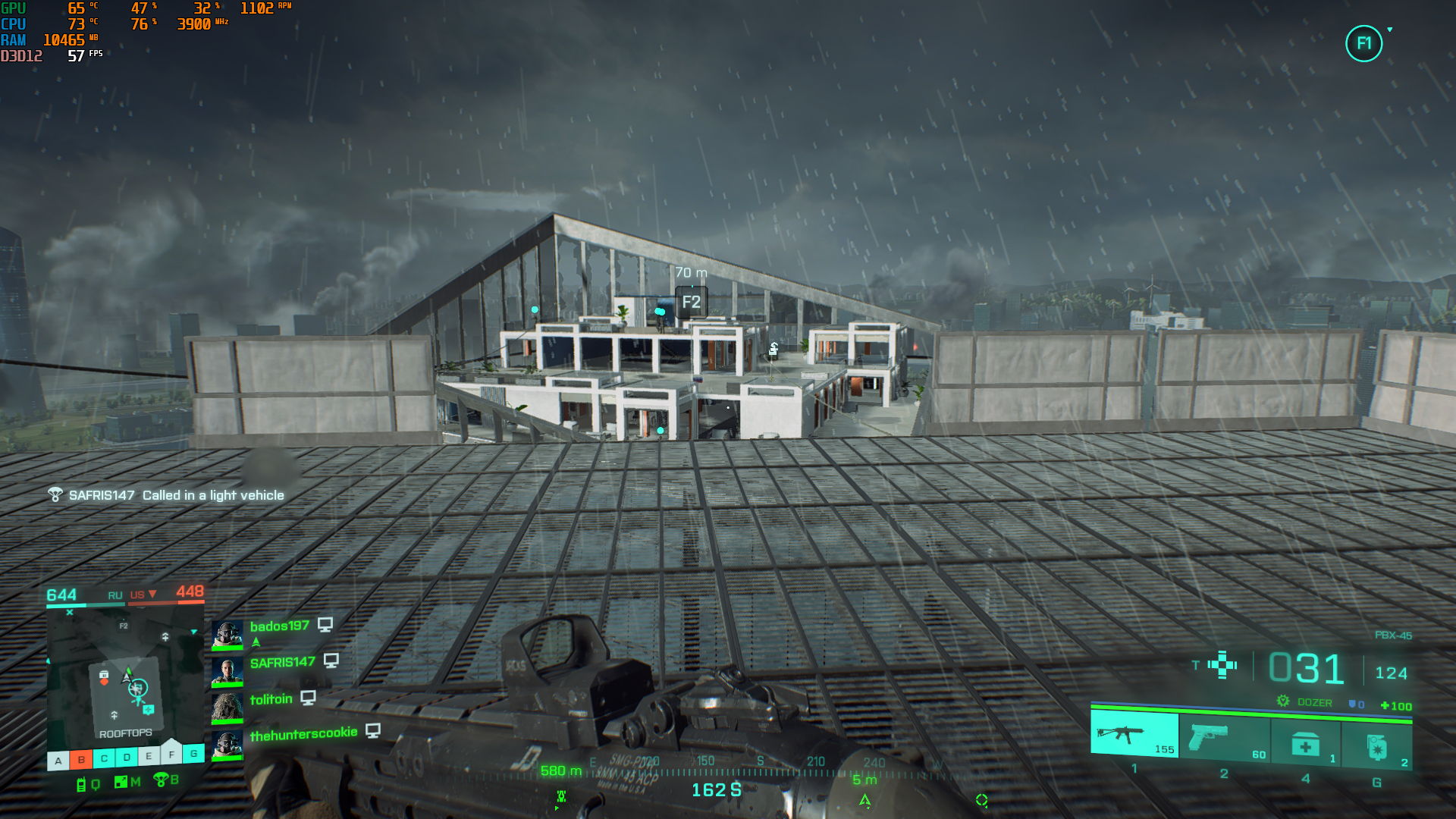Click the F1 objective indicator circle

pyautogui.click(x=1363, y=43)
